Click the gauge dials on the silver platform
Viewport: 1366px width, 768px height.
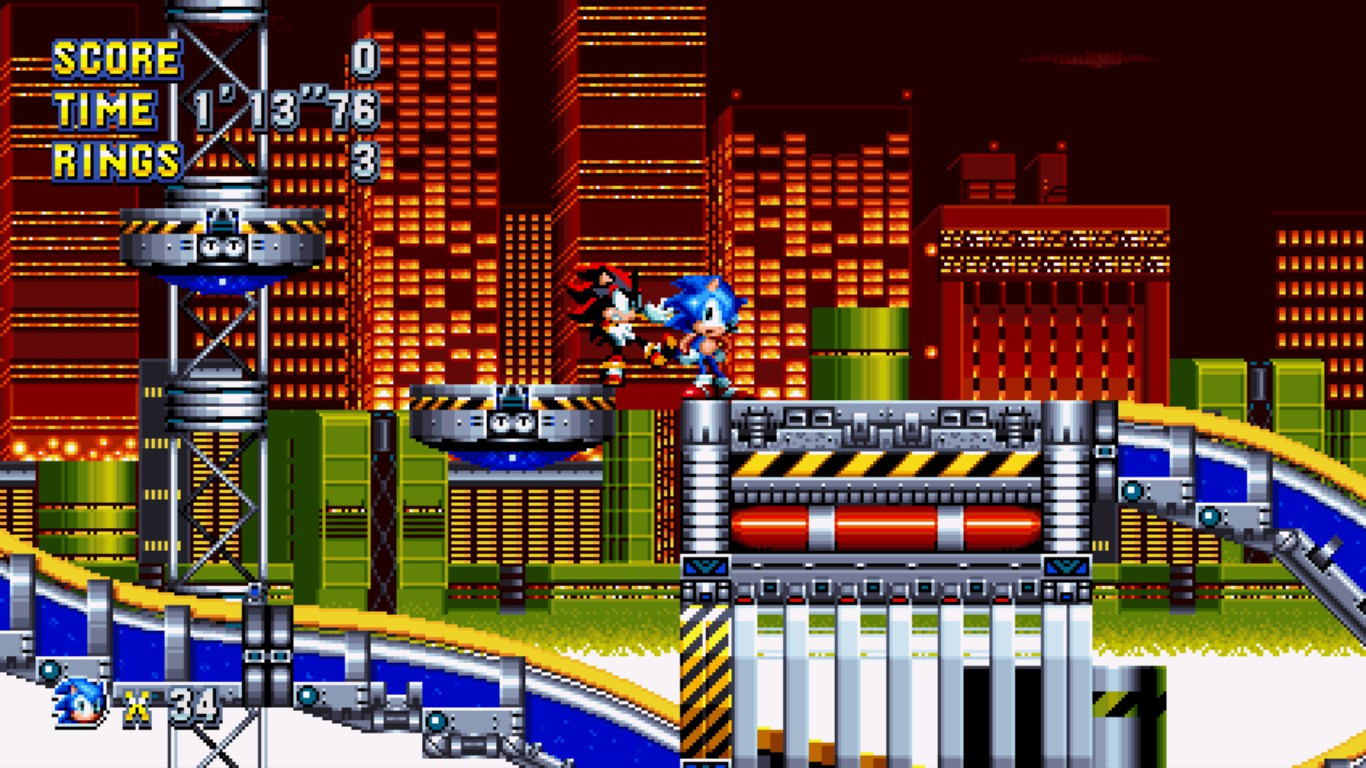point(510,422)
